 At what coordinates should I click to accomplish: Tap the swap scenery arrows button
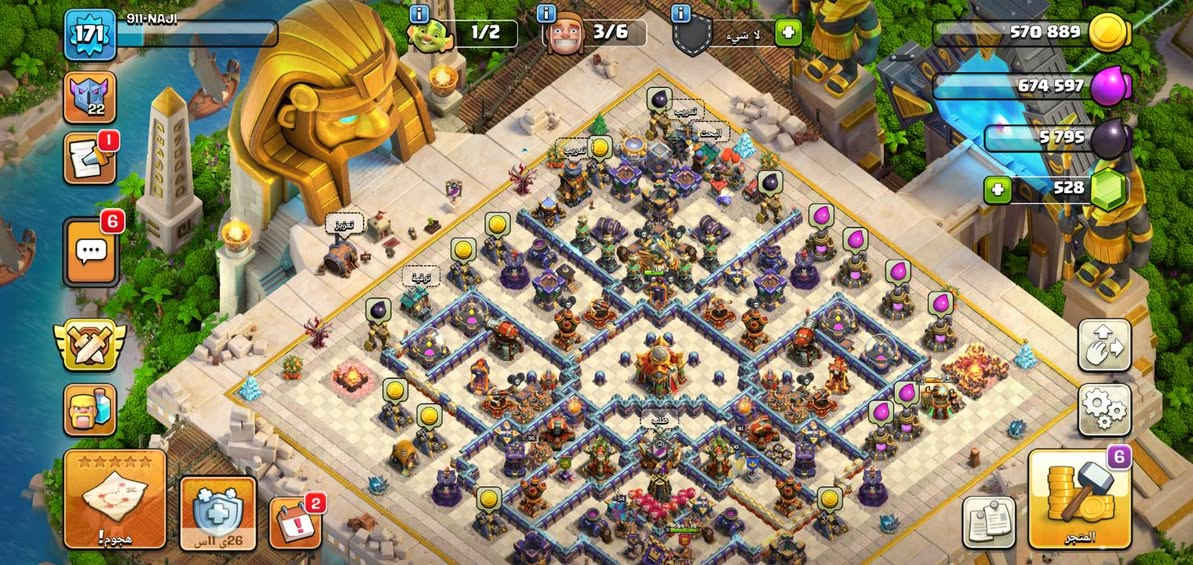1104,345
